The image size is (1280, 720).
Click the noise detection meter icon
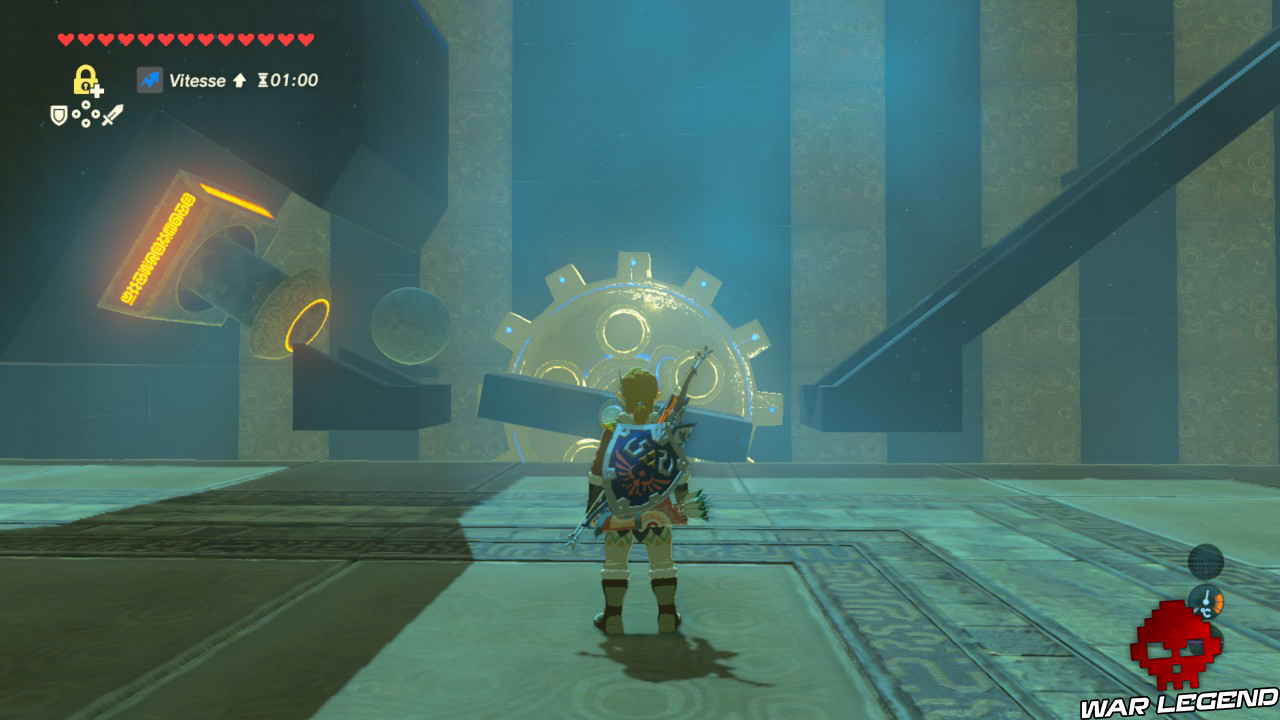click(1206, 562)
